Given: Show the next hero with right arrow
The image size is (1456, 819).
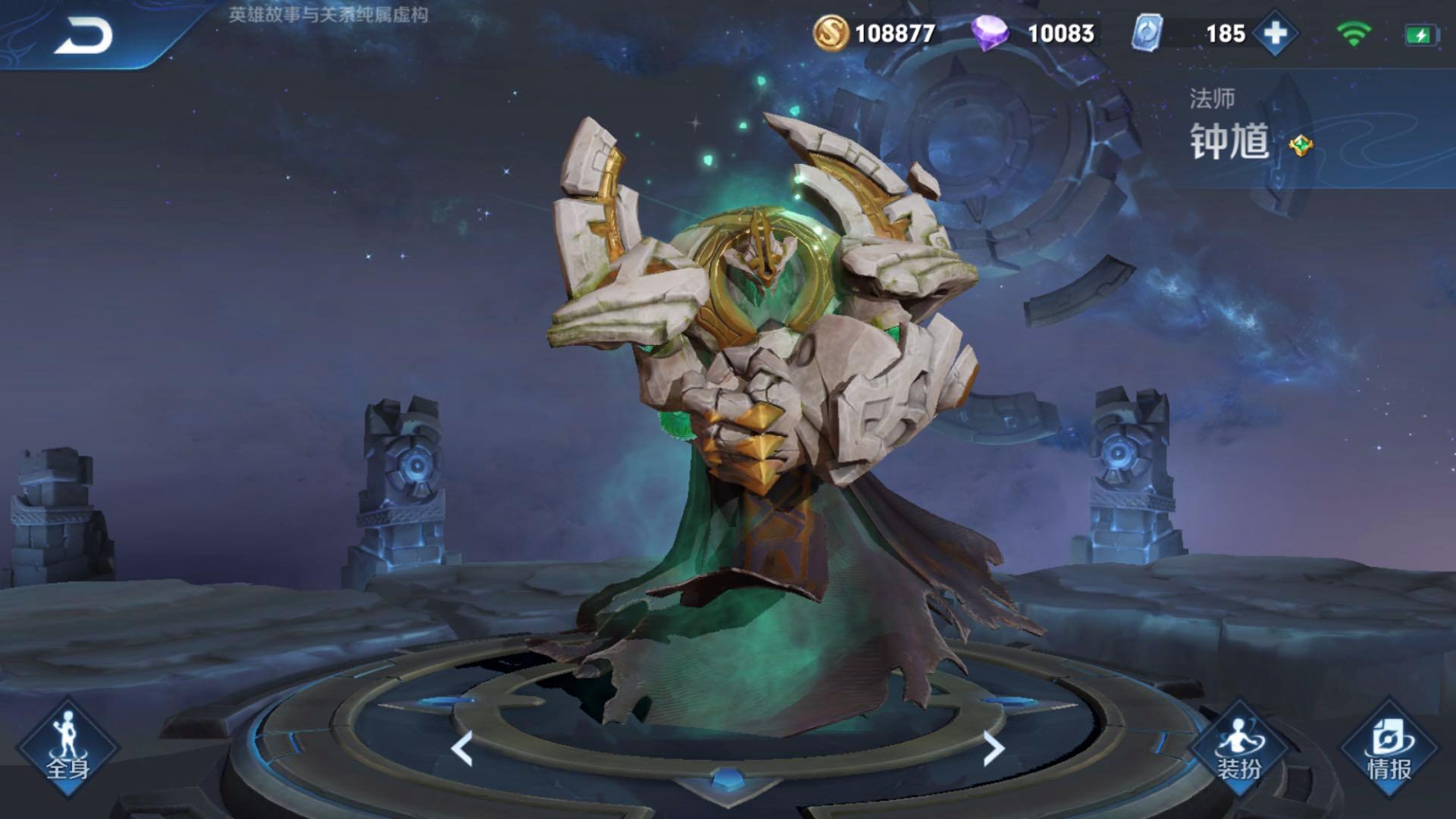Looking at the screenshot, I should tap(993, 748).
